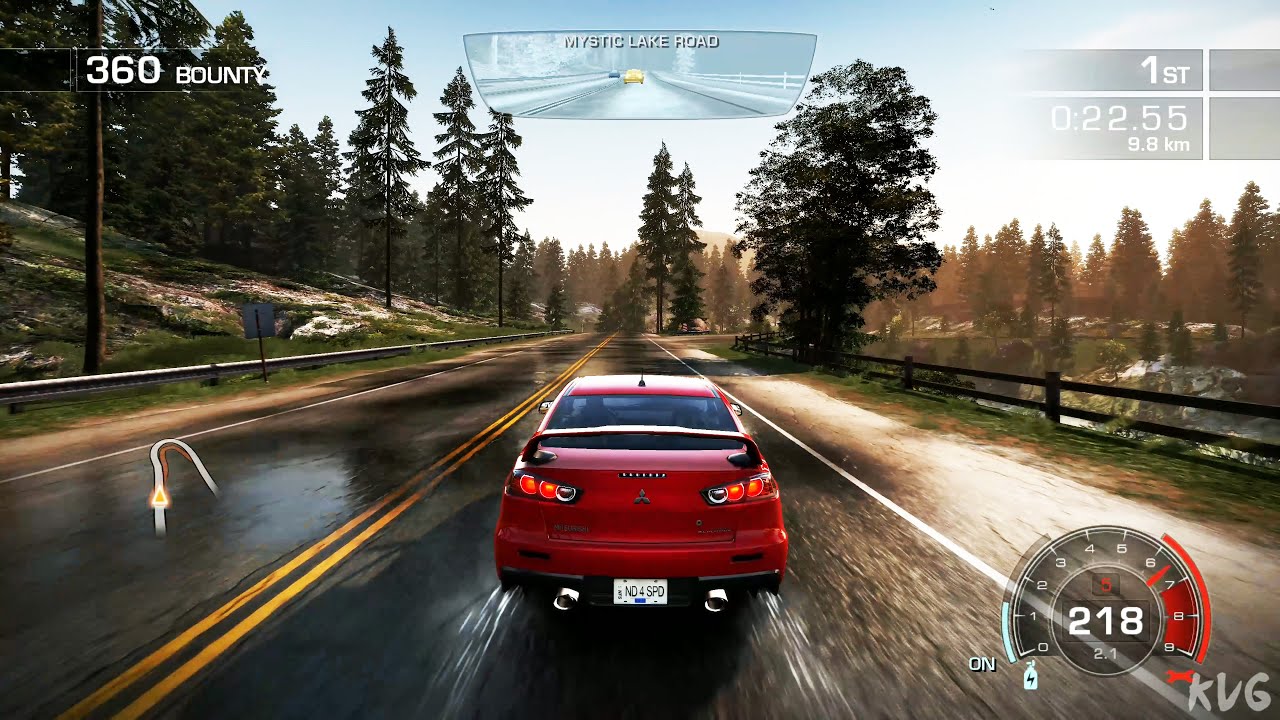
Task: Click the 2.1 boost multiplier readout
Action: coord(1107,652)
